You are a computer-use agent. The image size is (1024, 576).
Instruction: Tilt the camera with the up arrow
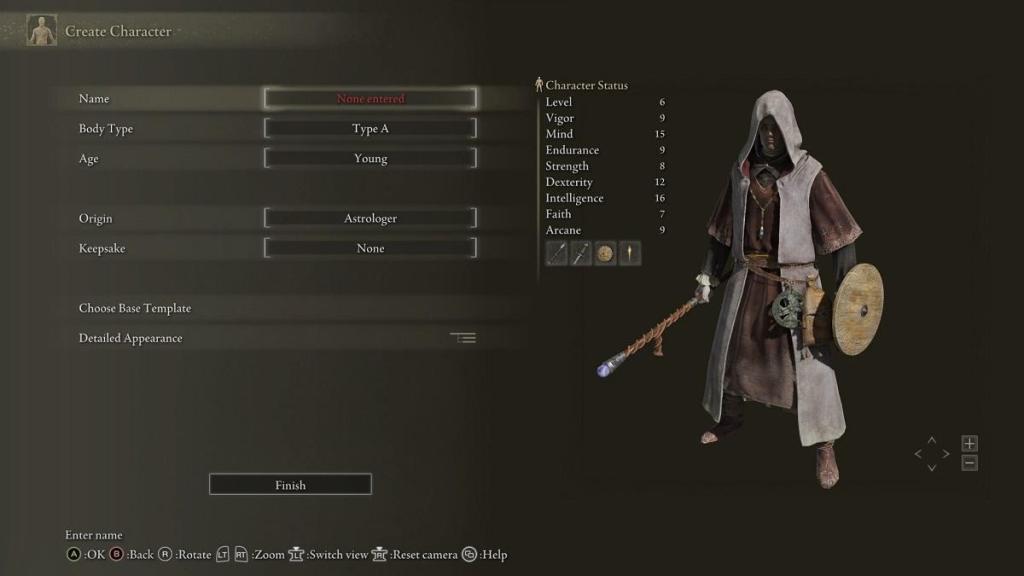pyautogui.click(x=932, y=440)
